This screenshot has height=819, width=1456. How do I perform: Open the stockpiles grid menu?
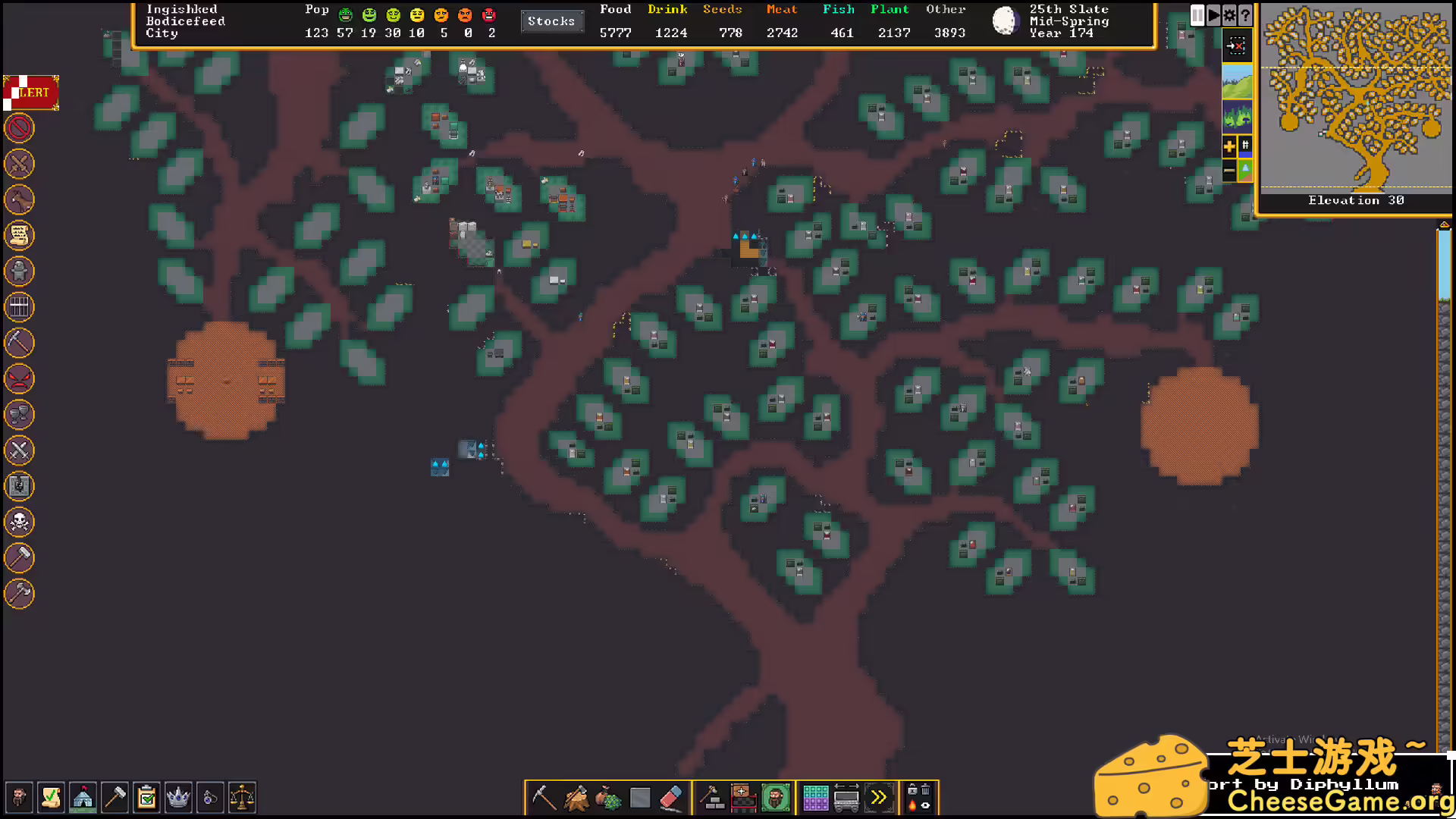[817, 797]
